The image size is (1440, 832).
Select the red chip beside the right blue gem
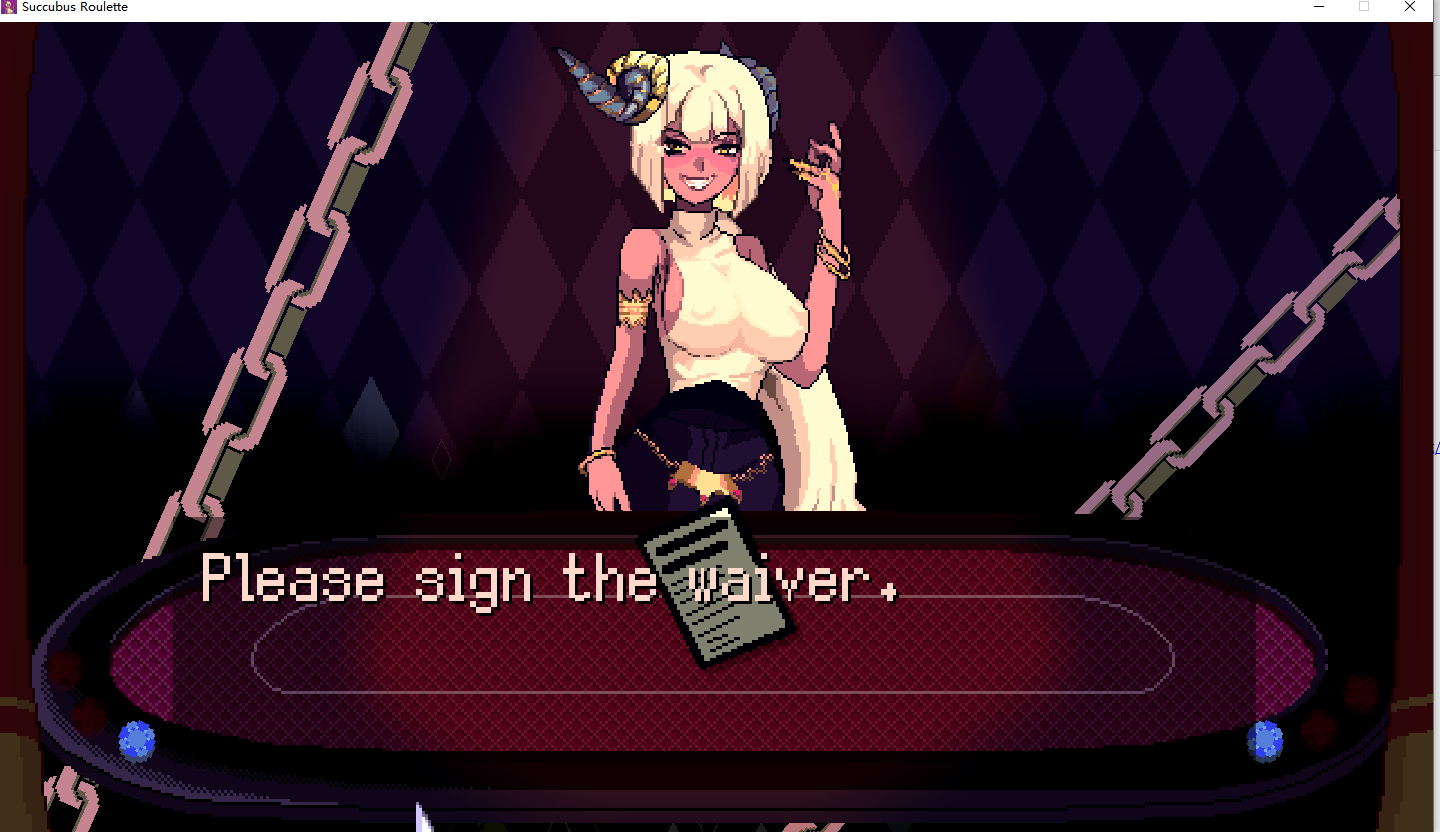click(x=1319, y=729)
